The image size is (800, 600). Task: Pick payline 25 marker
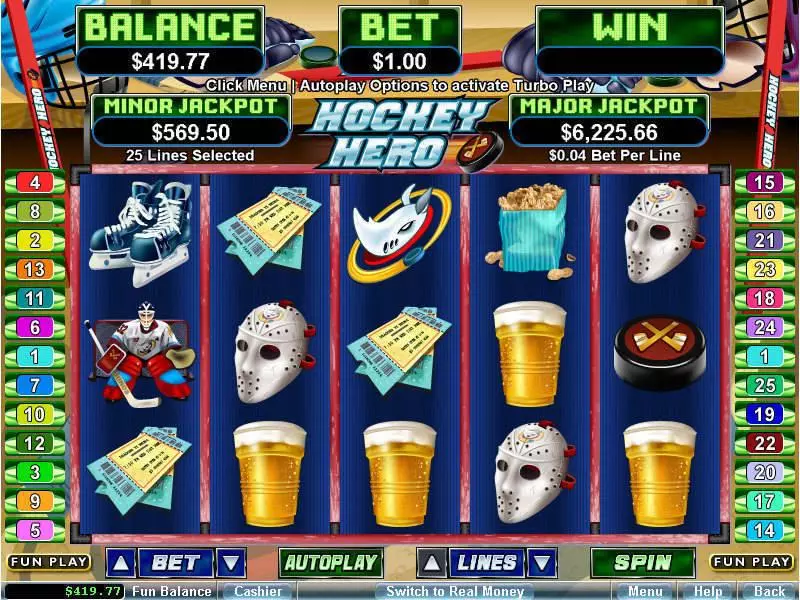[765, 385]
